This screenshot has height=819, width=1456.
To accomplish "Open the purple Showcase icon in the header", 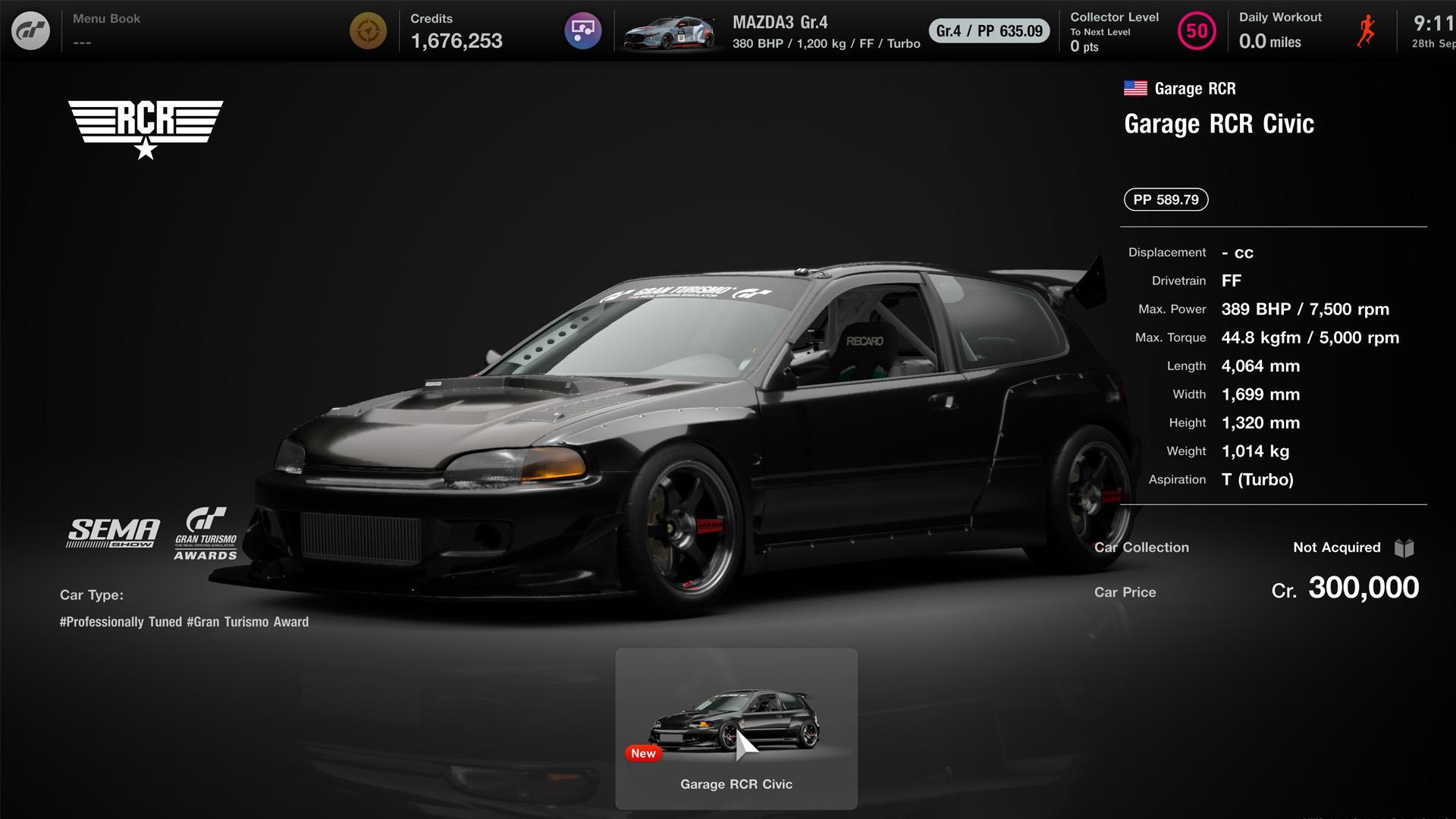I will [x=582, y=30].
